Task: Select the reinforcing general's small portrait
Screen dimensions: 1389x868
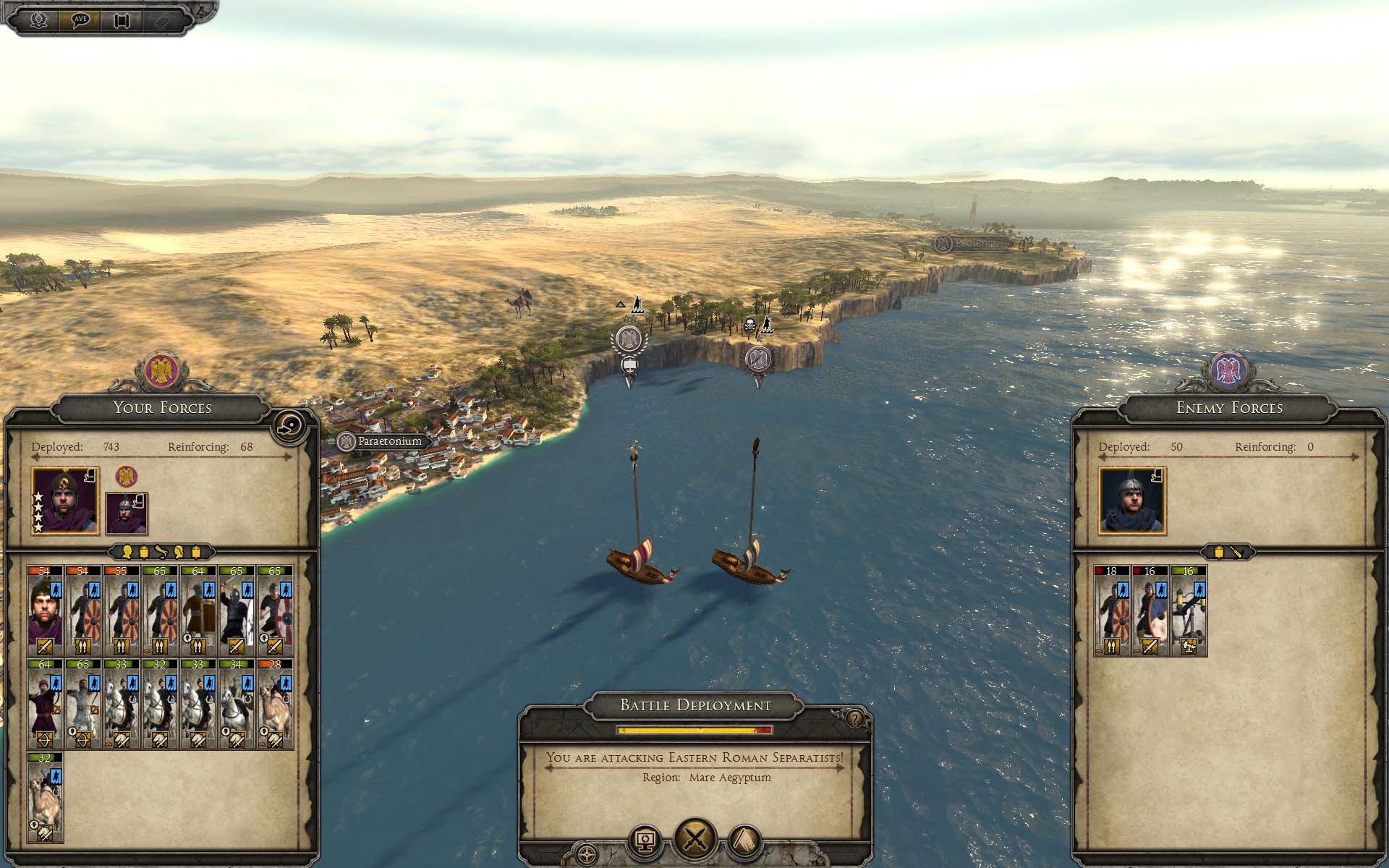Action: (127, 513)
